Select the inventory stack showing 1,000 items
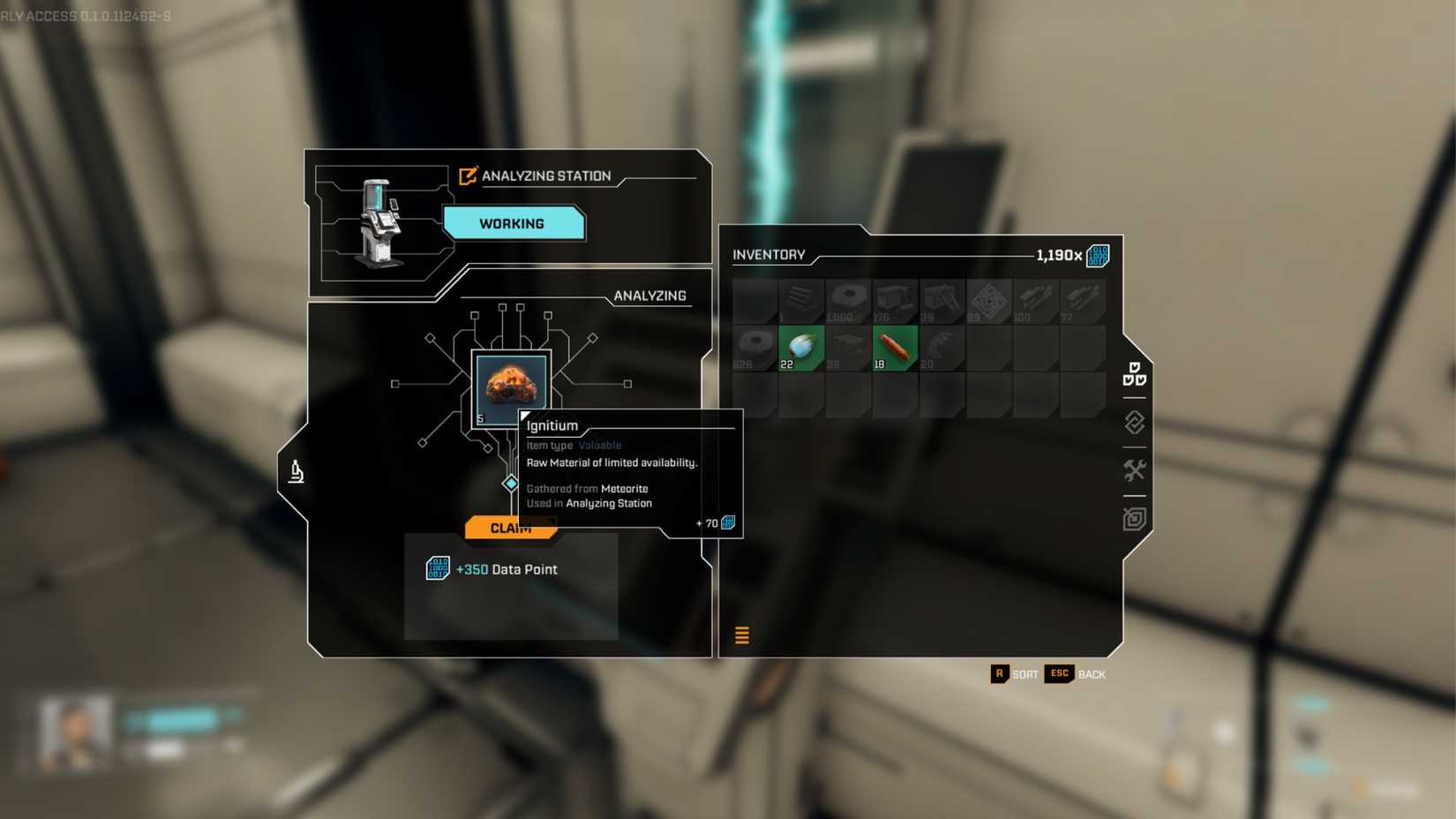Viewport: 1456px width, 819px height. tap(846, 300)
